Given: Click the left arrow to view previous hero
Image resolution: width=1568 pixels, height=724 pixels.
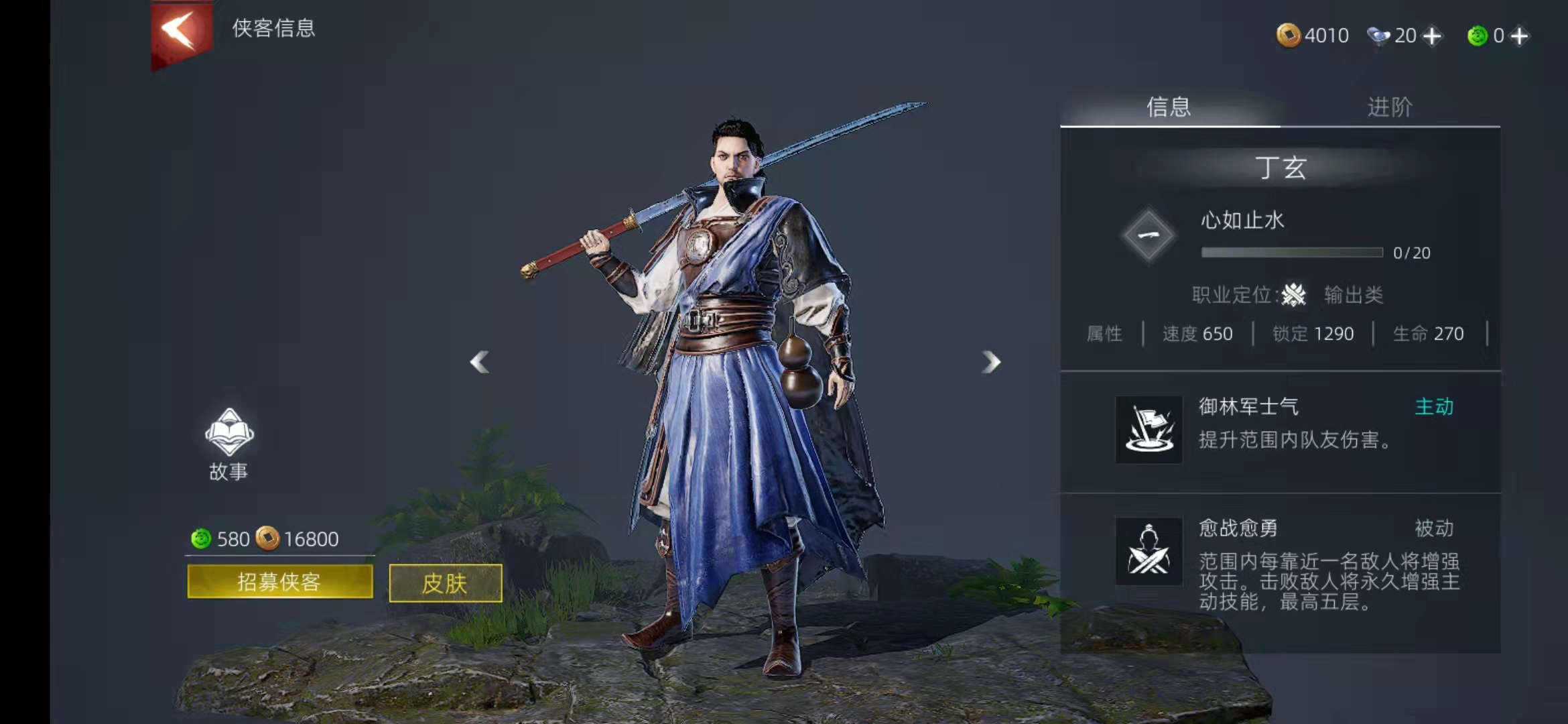Looking at the screenshot, I should (x=478, y=362).
